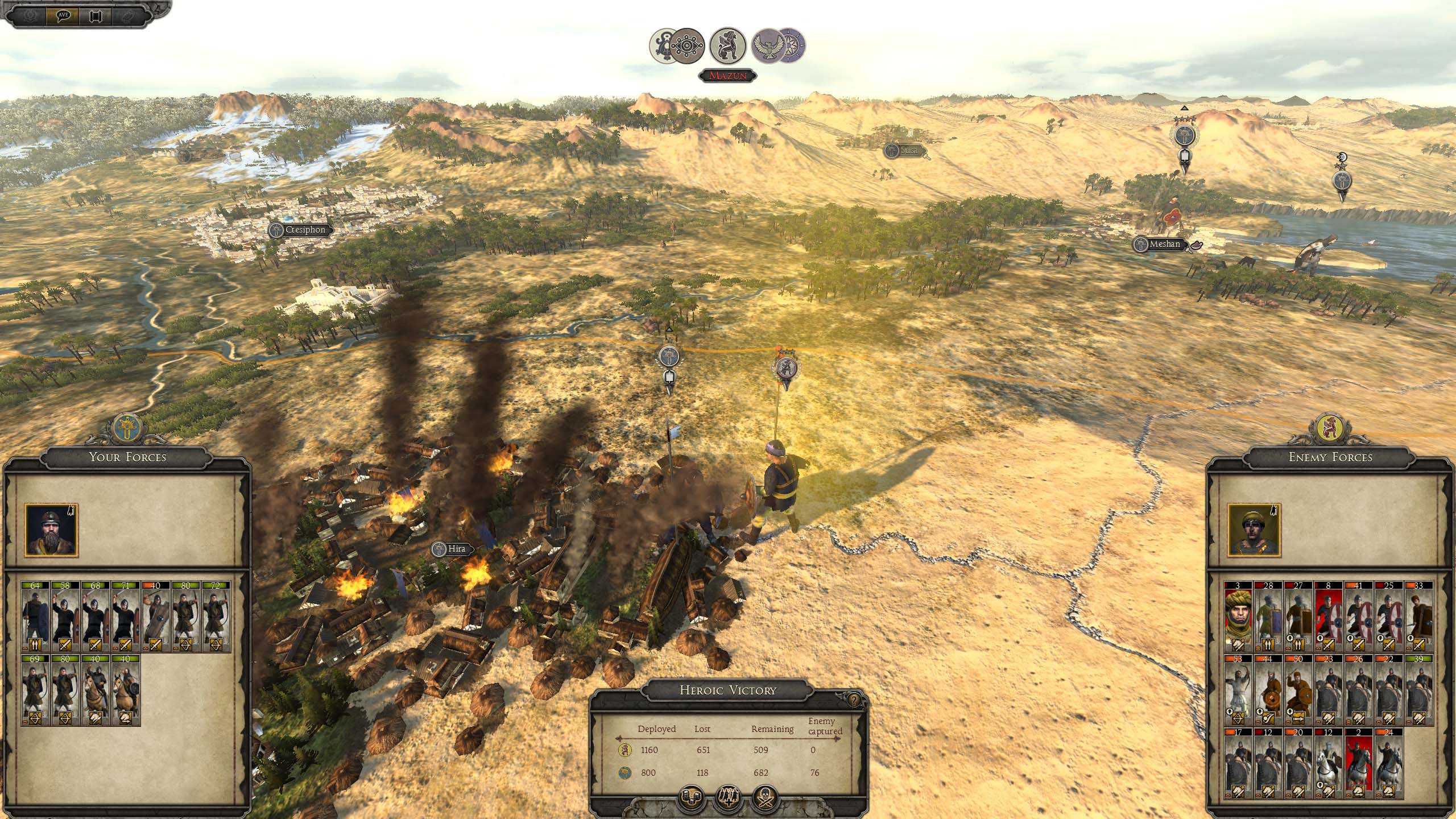The width and height of the screenshot is (1456, 819).
Task: Select the winged sphinx faction emblem
Action: click(727, 45)
